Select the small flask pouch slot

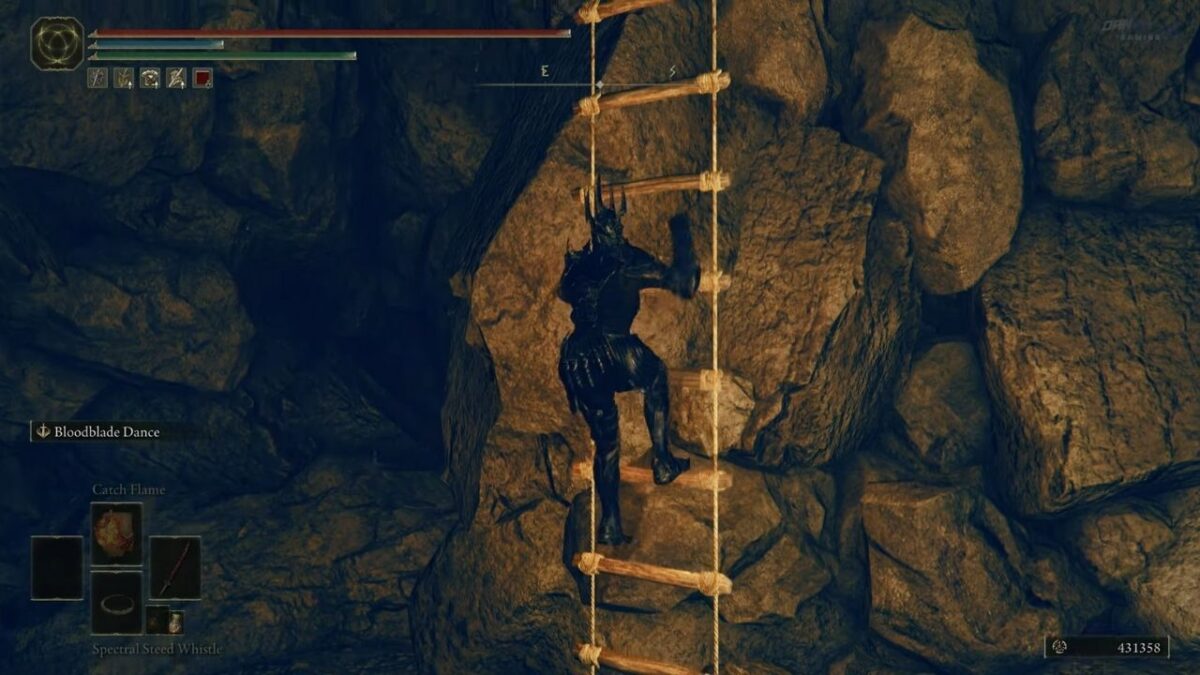pyautogui.click(x=166, y=620)
